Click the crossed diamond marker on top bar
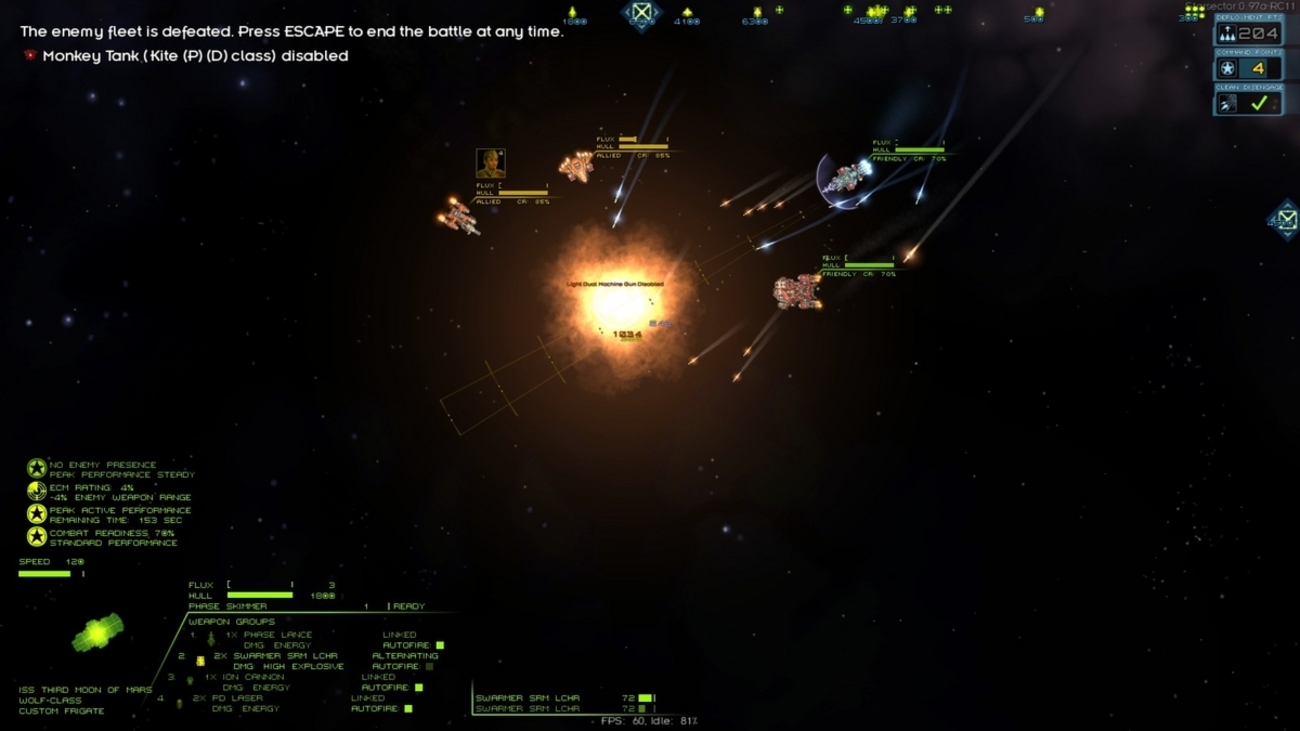The height and width of the screenshot is (731, 1300). (641, 13)
